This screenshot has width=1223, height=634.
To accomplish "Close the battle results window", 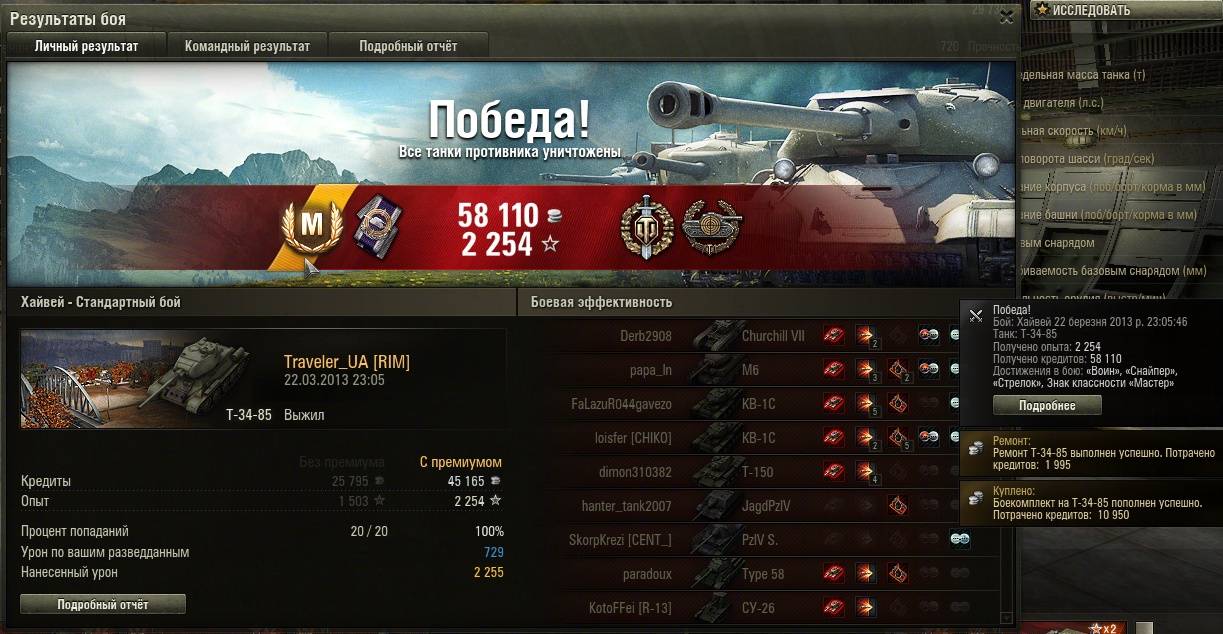I will pyautogui.click(x=1006, y=15).
